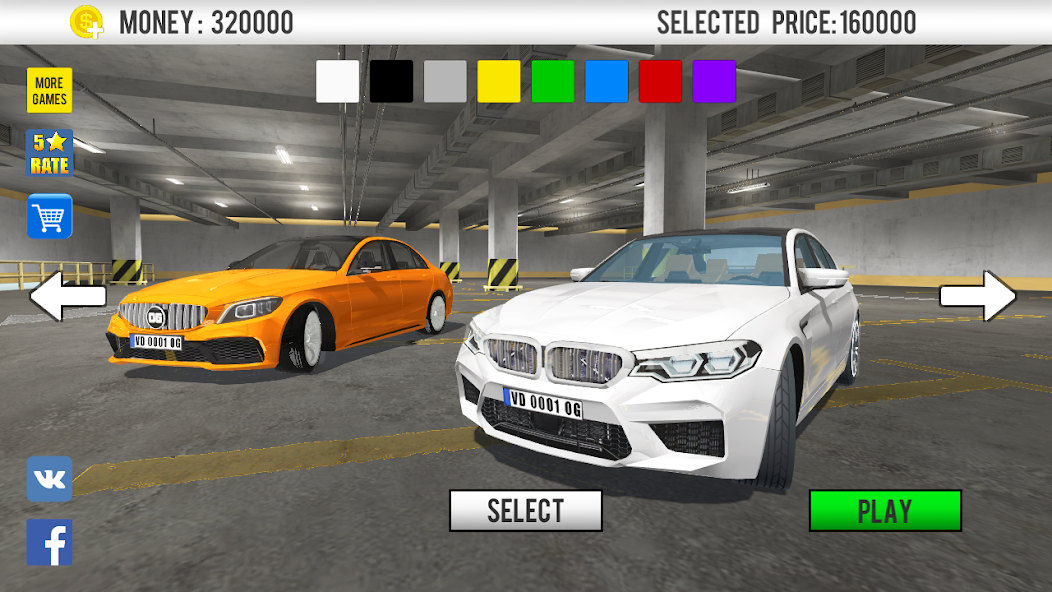
Task: Click the SELECT car button
Action: coord(525,510)
